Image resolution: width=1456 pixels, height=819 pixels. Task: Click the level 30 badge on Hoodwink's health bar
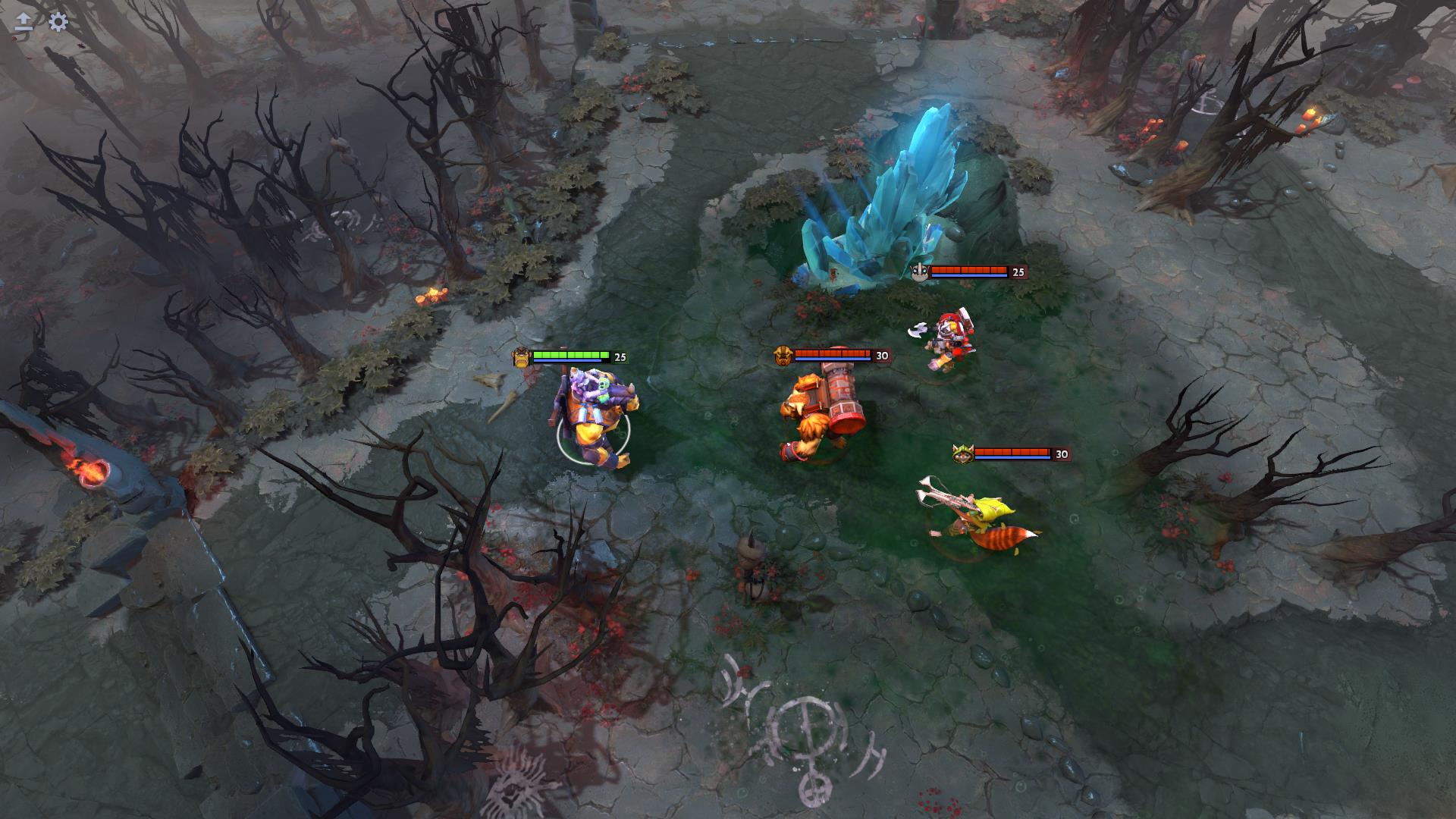[x=1062, y=453]
